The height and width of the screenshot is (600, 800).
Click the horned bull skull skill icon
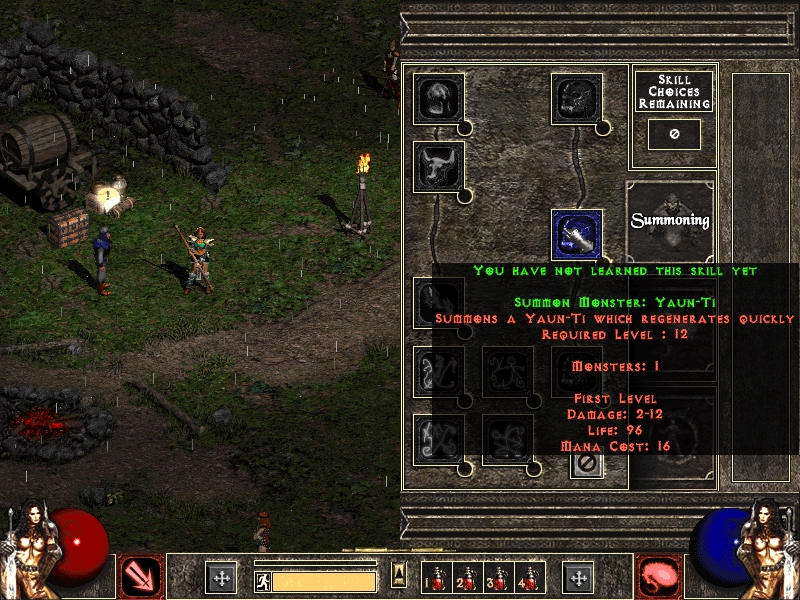(438, 166)
